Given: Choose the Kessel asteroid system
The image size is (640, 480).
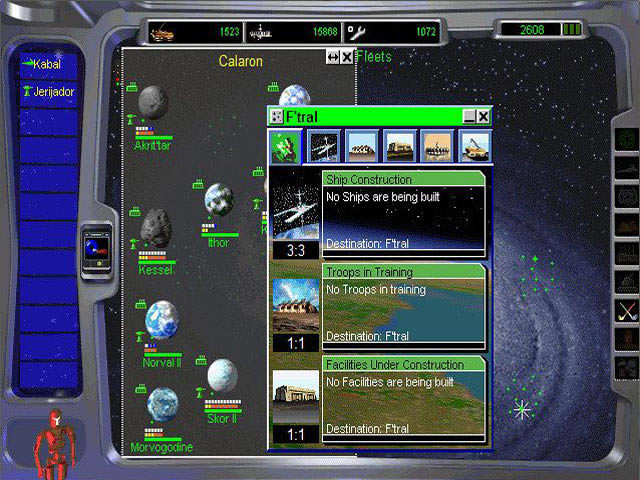Looking at the screenshot, I should (x=156, y=229).
